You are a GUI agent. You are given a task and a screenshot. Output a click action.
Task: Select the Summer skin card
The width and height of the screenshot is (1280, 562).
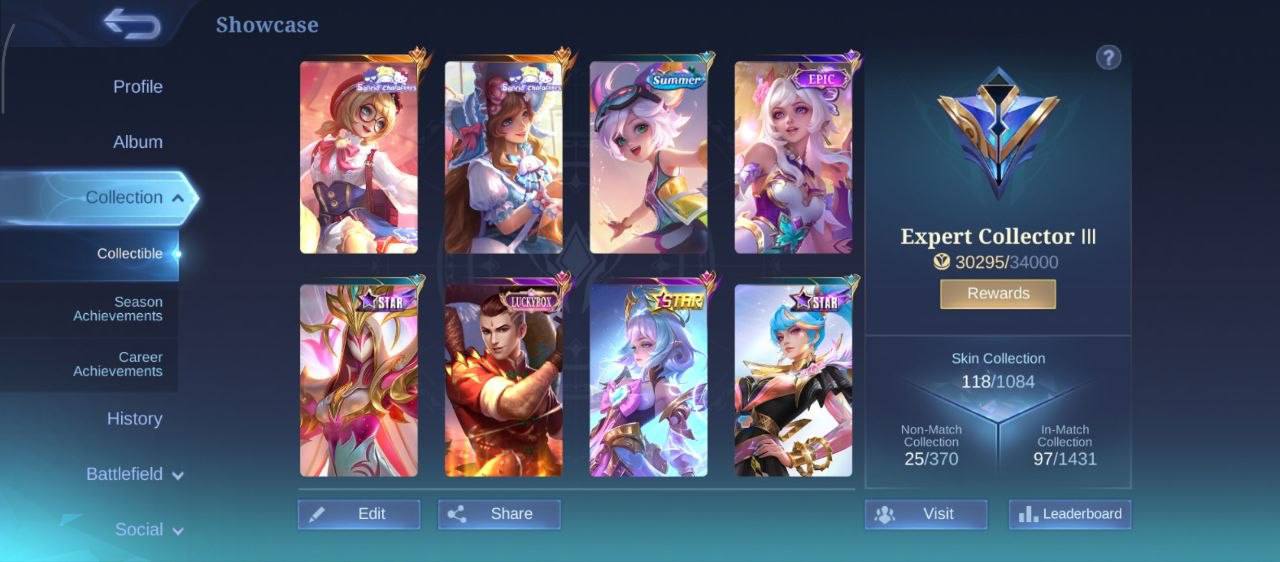648,158
